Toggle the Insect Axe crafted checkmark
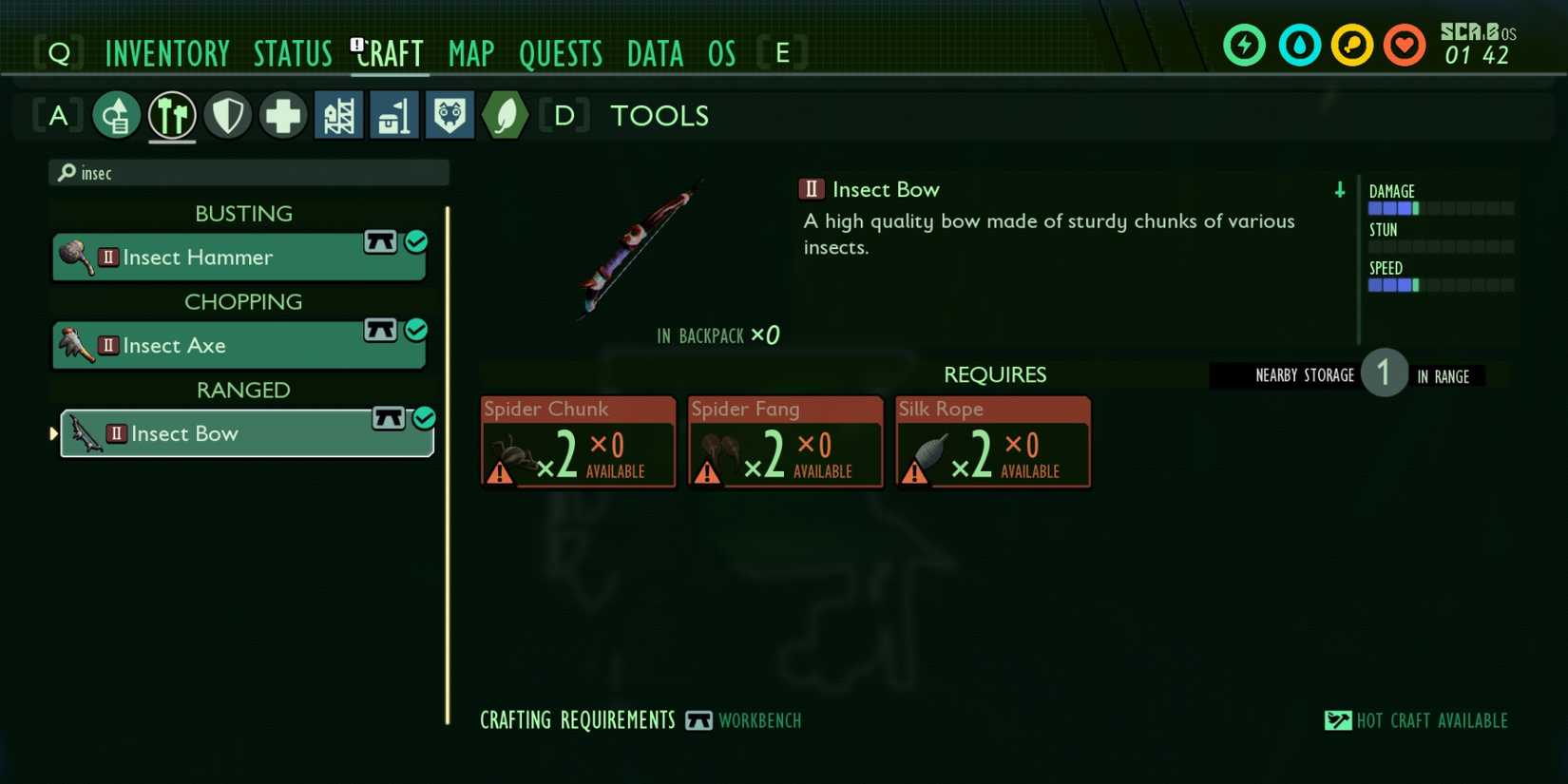The image size is (1568, 784). click(x=416, y=331)
